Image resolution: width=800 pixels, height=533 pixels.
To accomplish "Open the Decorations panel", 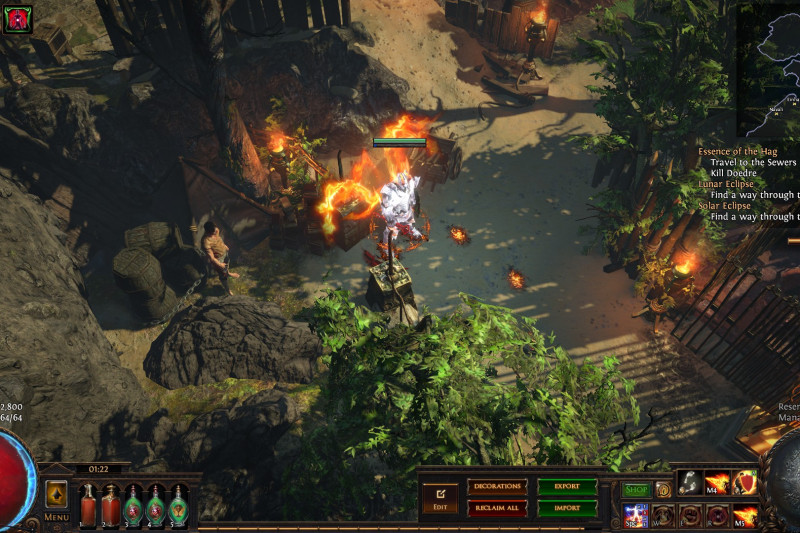I will pos(497,487).
